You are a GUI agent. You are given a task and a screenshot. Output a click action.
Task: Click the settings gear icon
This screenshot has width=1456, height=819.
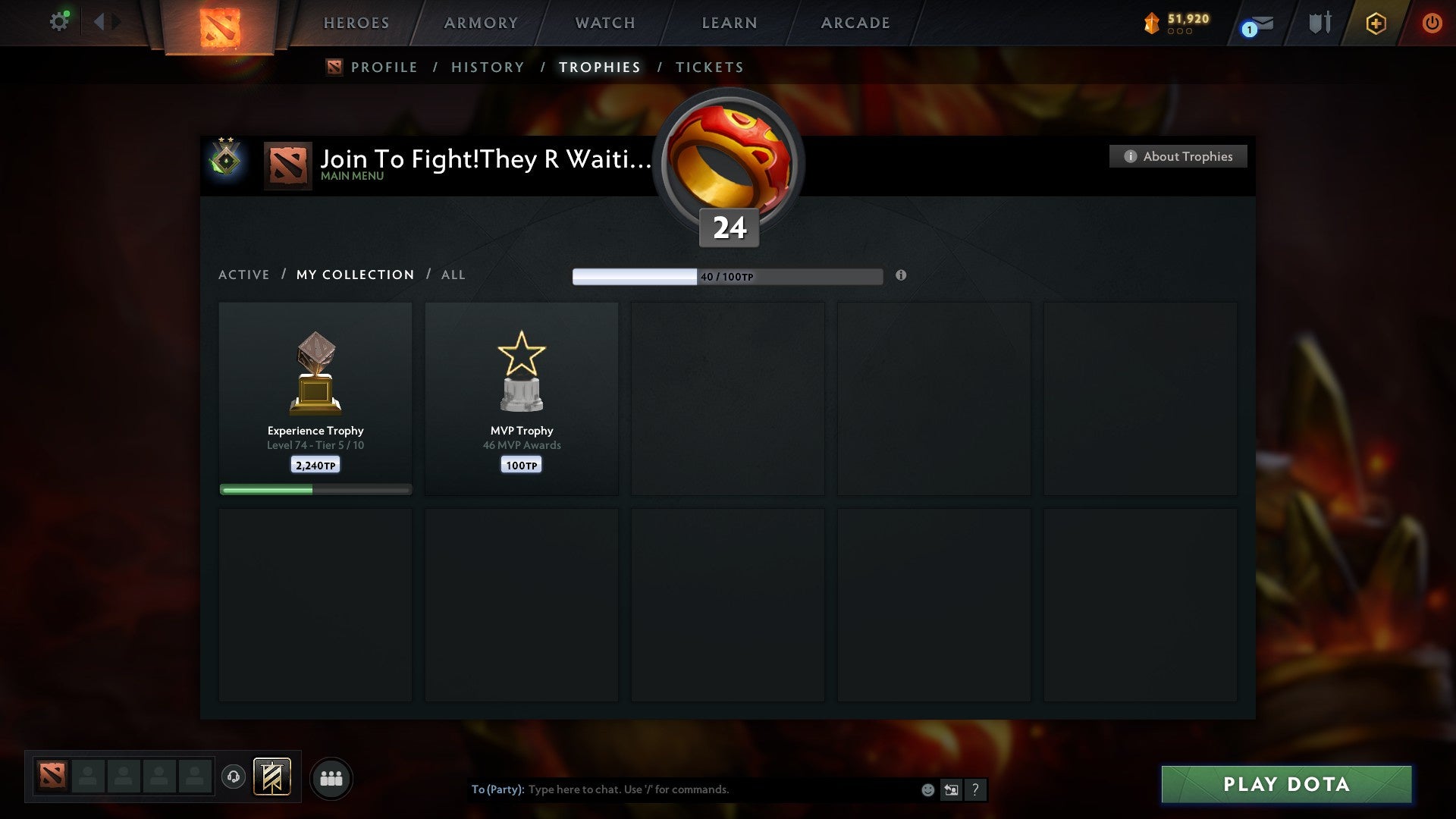(x=59, y=20)
